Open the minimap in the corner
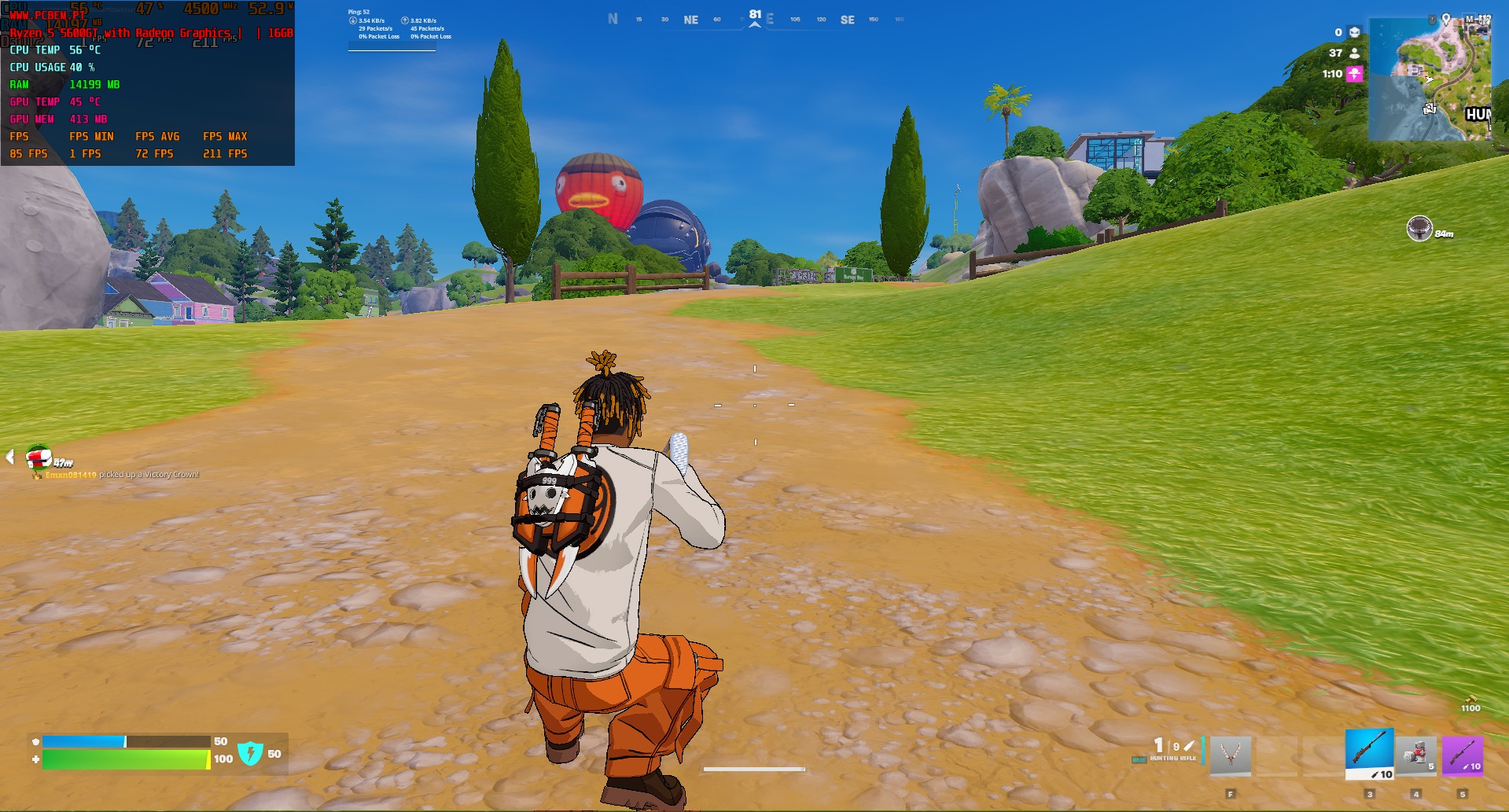This screenshot has width=1509, height=812. [1430, 79]
